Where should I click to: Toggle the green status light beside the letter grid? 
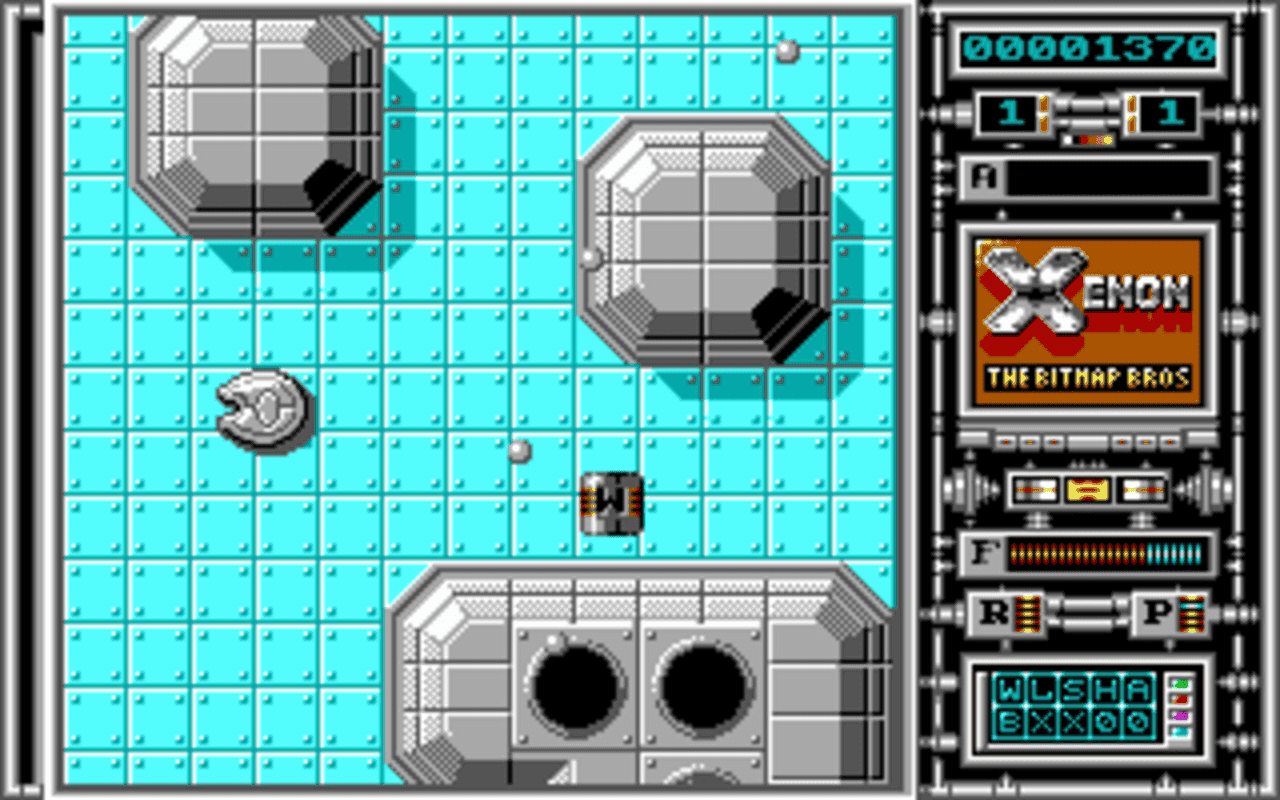coord(1180,684)
